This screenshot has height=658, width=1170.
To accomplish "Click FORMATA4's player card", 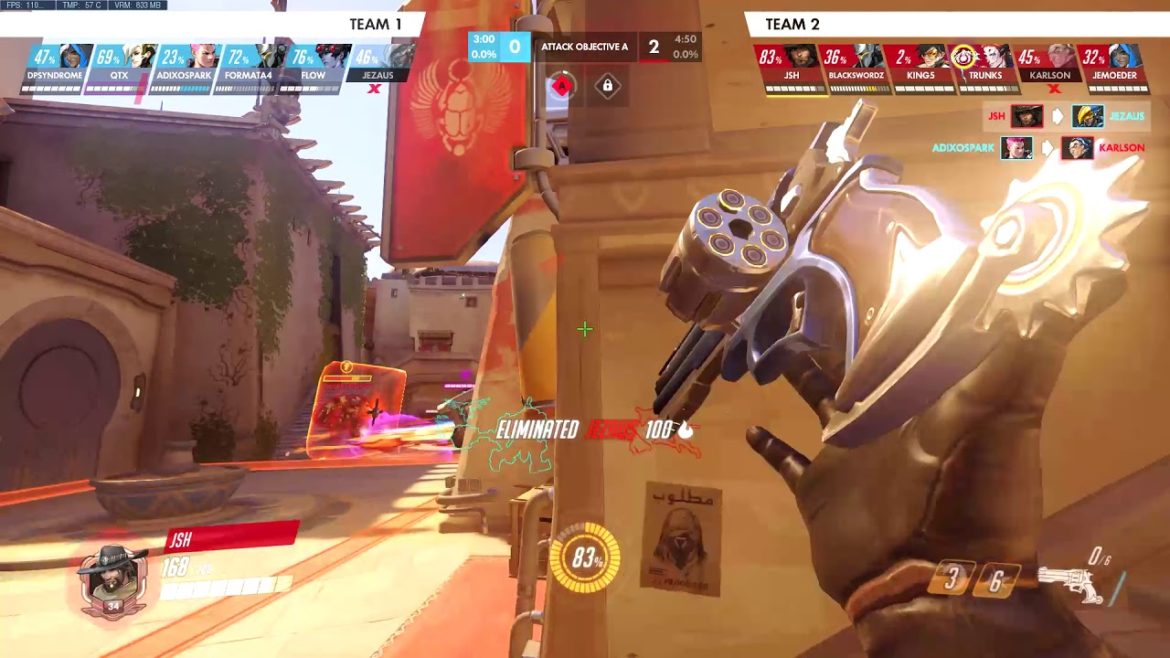I will click(246, 66).
